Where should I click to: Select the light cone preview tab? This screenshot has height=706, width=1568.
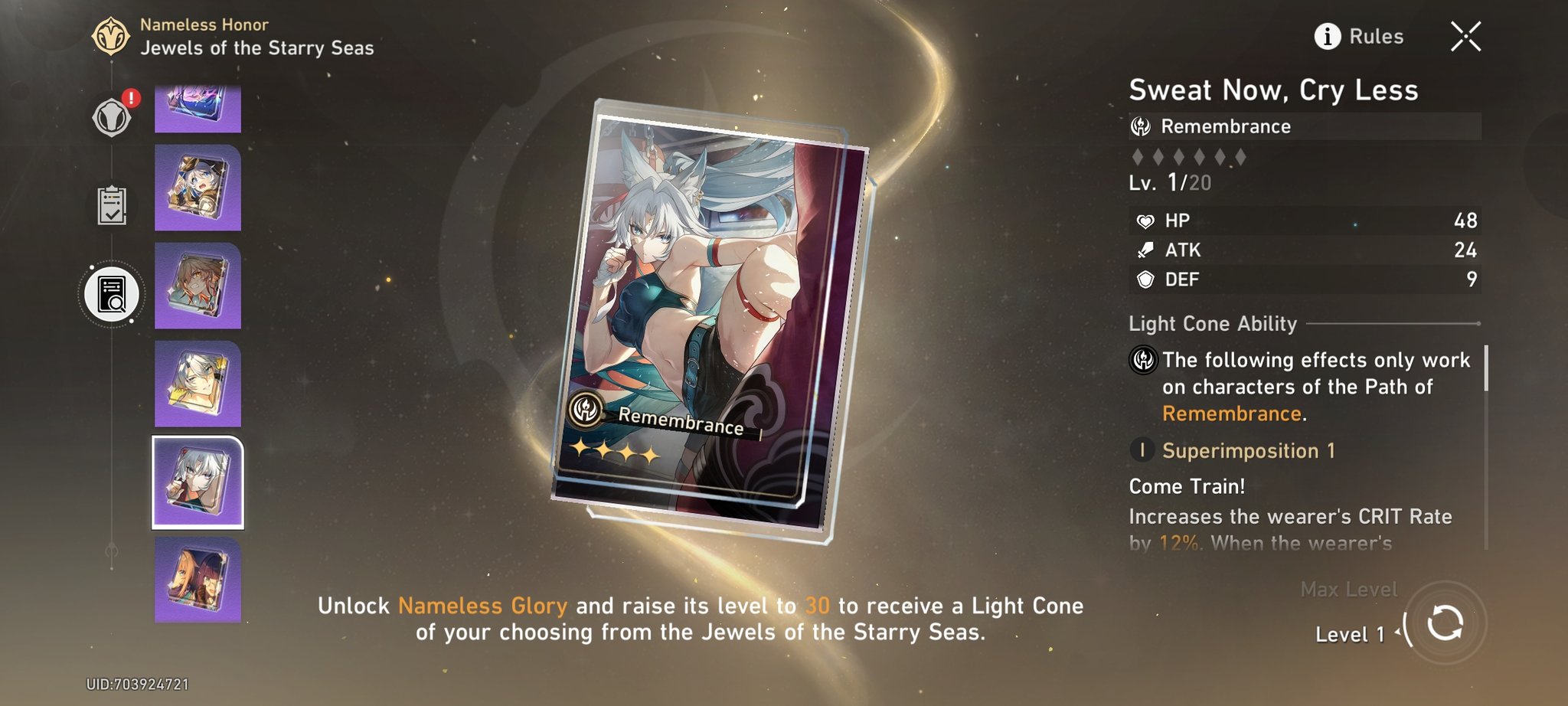(x=112, y=295)
